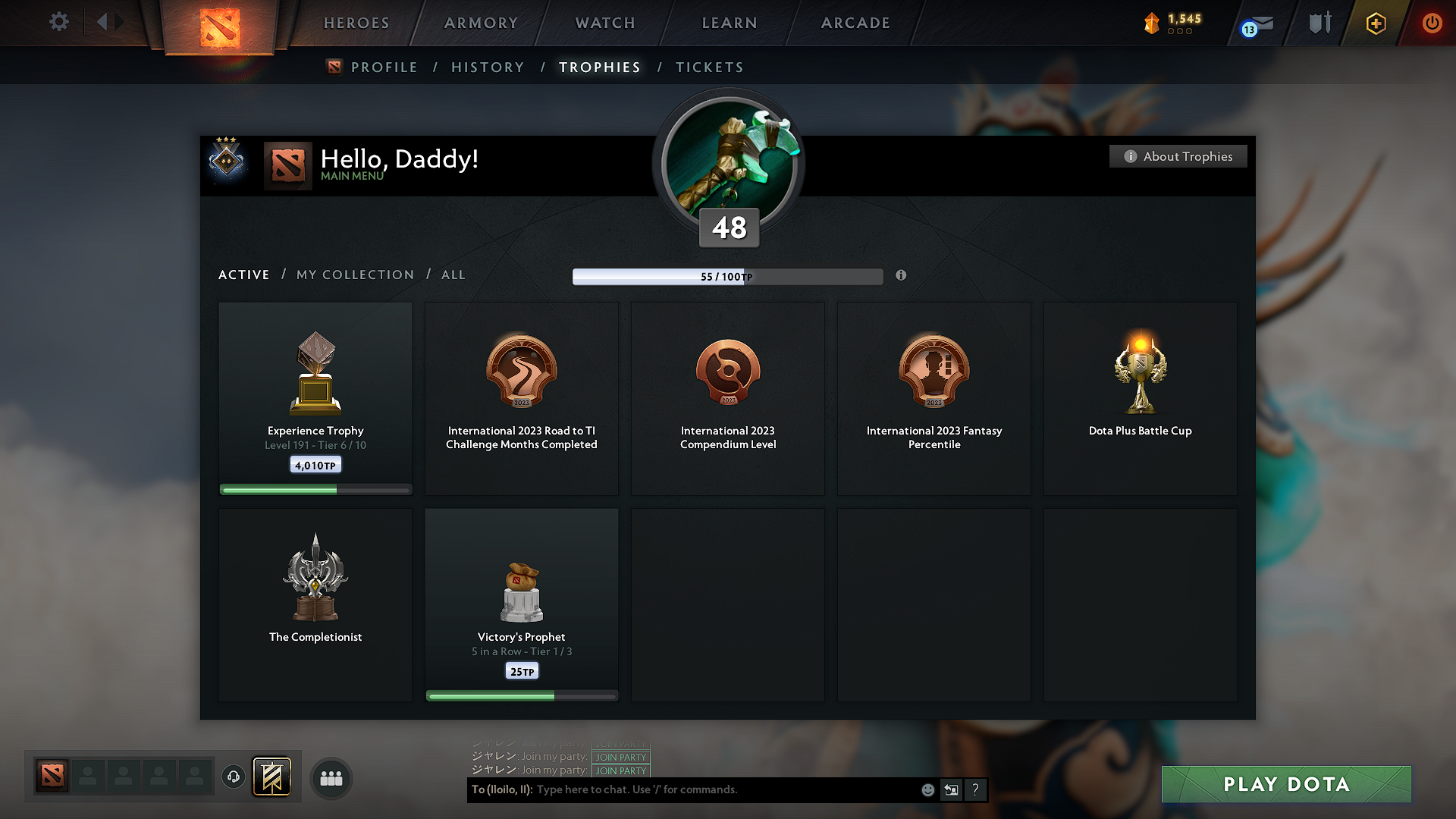Image resolution: width=1456 pixels, height=819 pixels.
Task: Click the 55/100TP progress bar
Action: click(726, 276)
